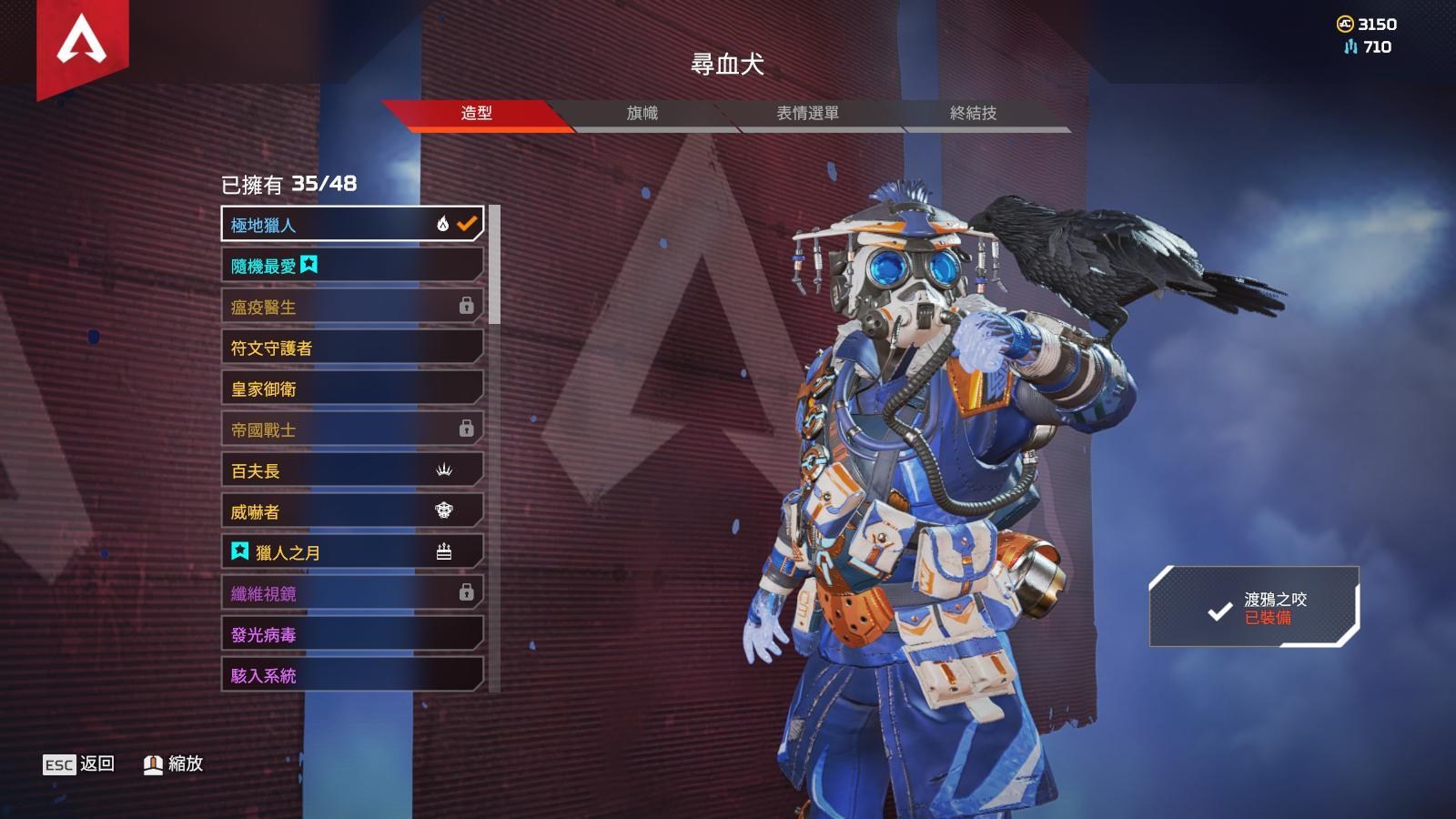Click the Apex Coins icon showing 3150
This screenshot has height=819, width=1456.
pyautogui.click(x=1347, y=25)
